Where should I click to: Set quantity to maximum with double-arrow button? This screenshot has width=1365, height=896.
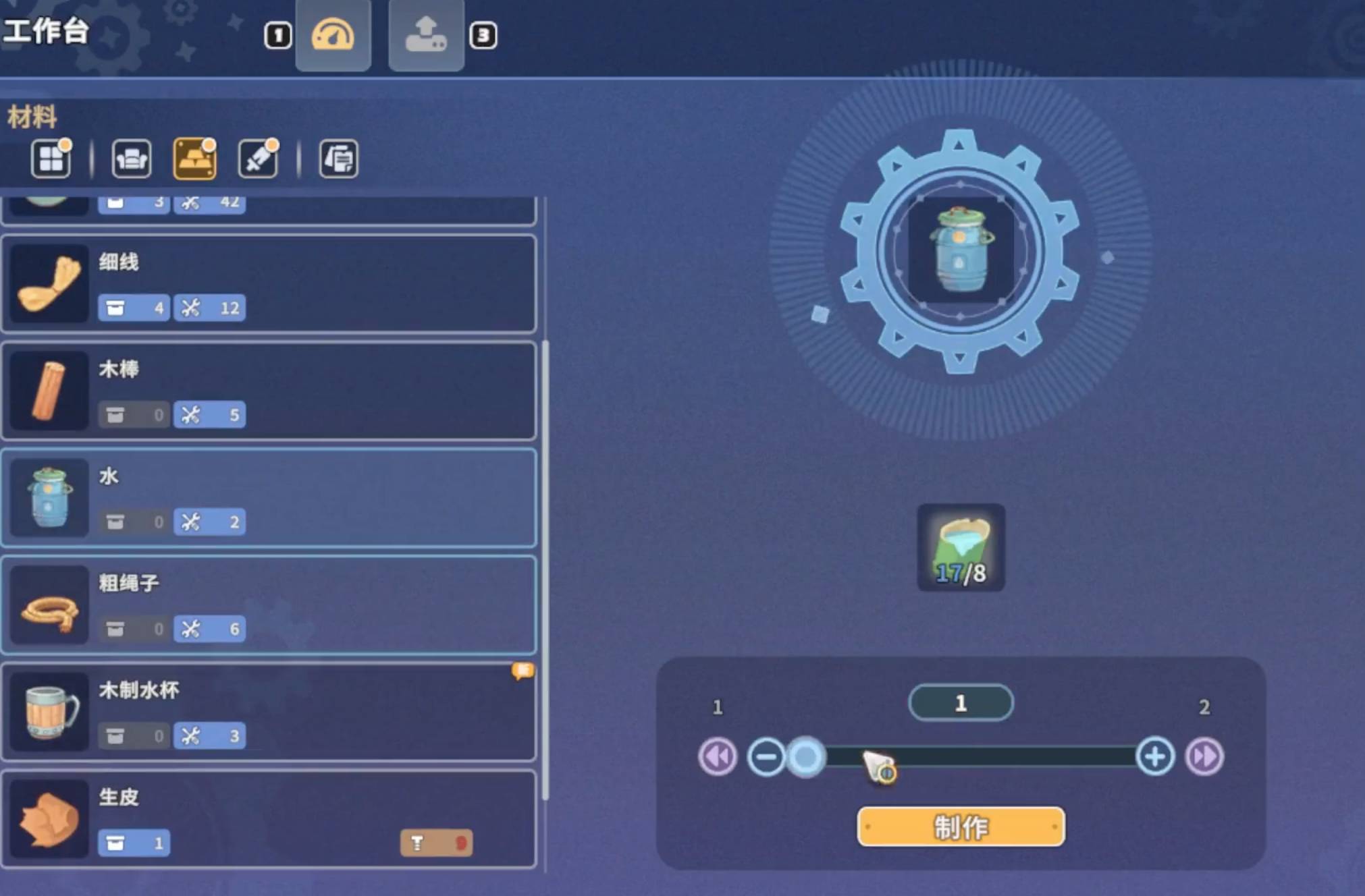pyautogui.click(x=1204, y=756)
